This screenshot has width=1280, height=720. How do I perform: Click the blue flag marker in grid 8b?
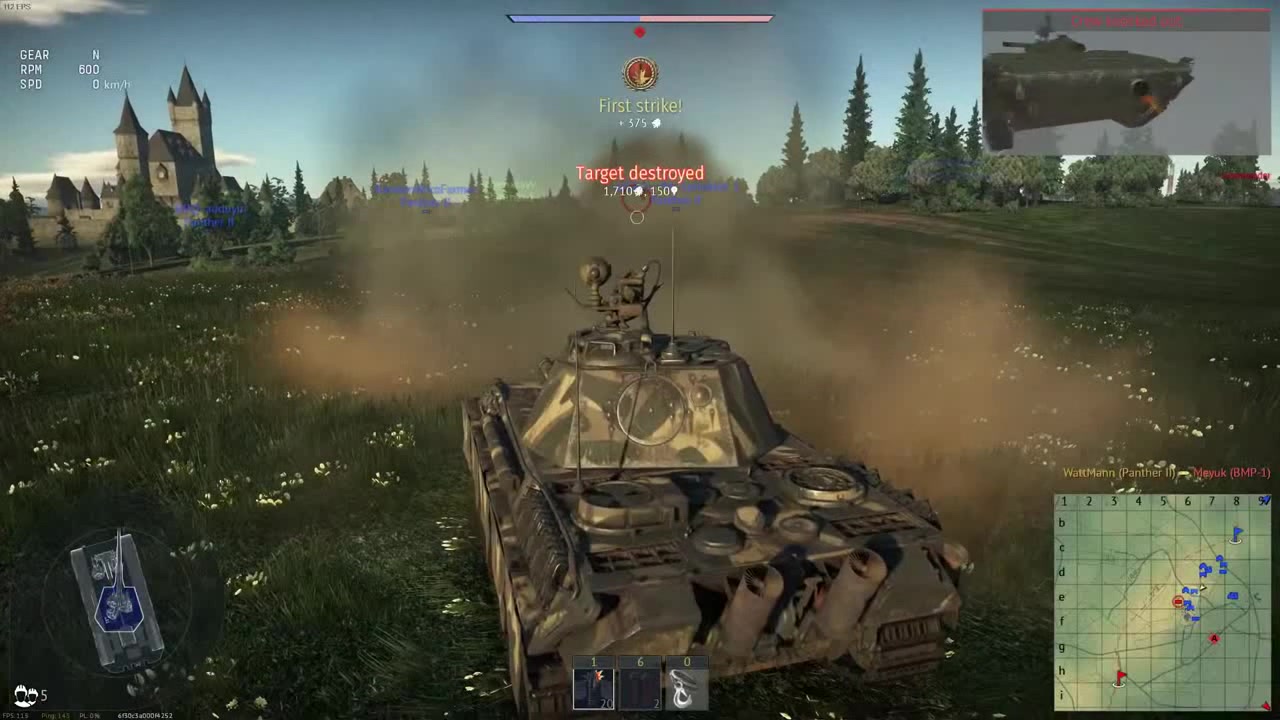[x=1237, y=532]
